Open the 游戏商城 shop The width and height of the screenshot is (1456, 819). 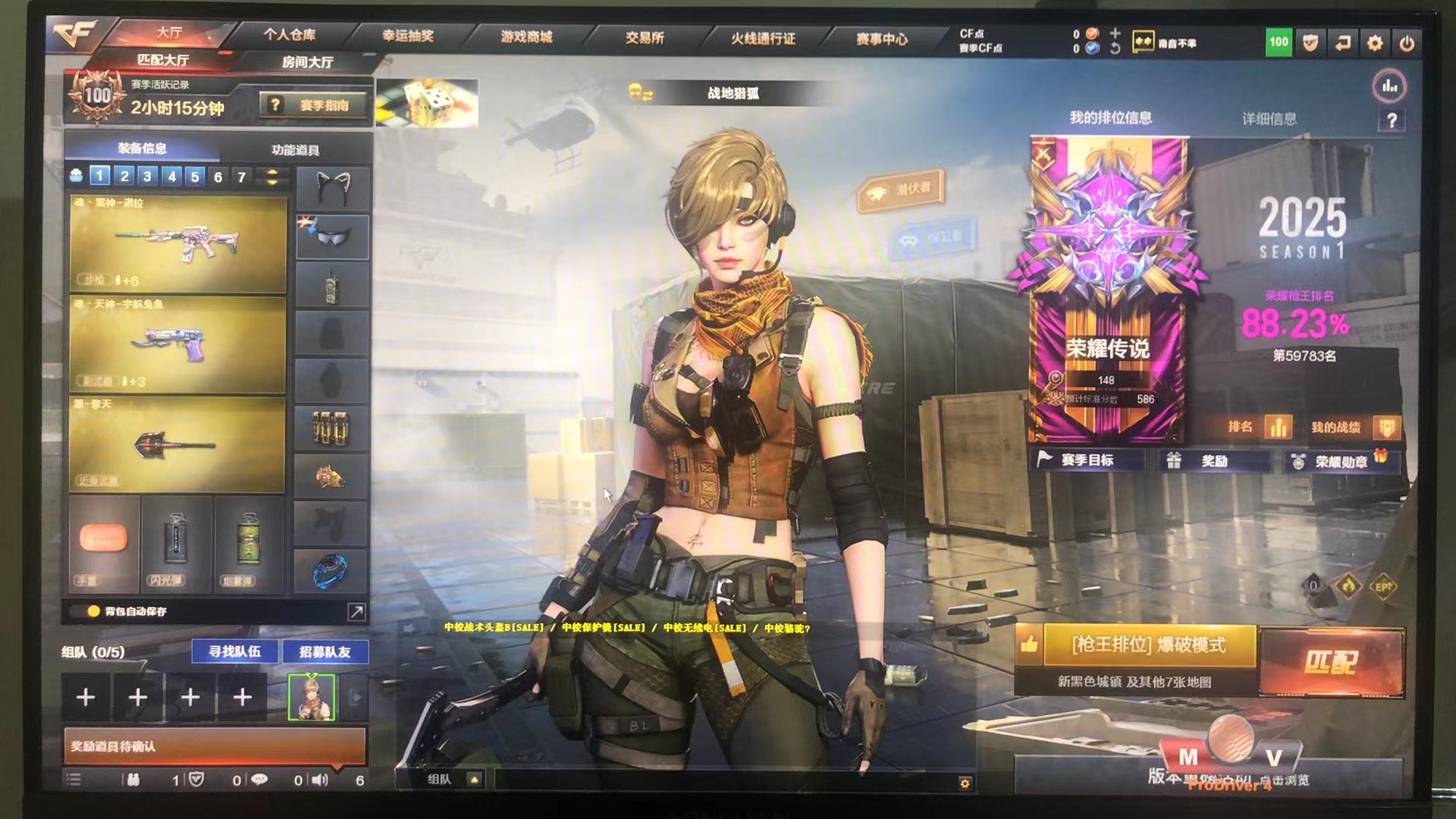(526, 36)
